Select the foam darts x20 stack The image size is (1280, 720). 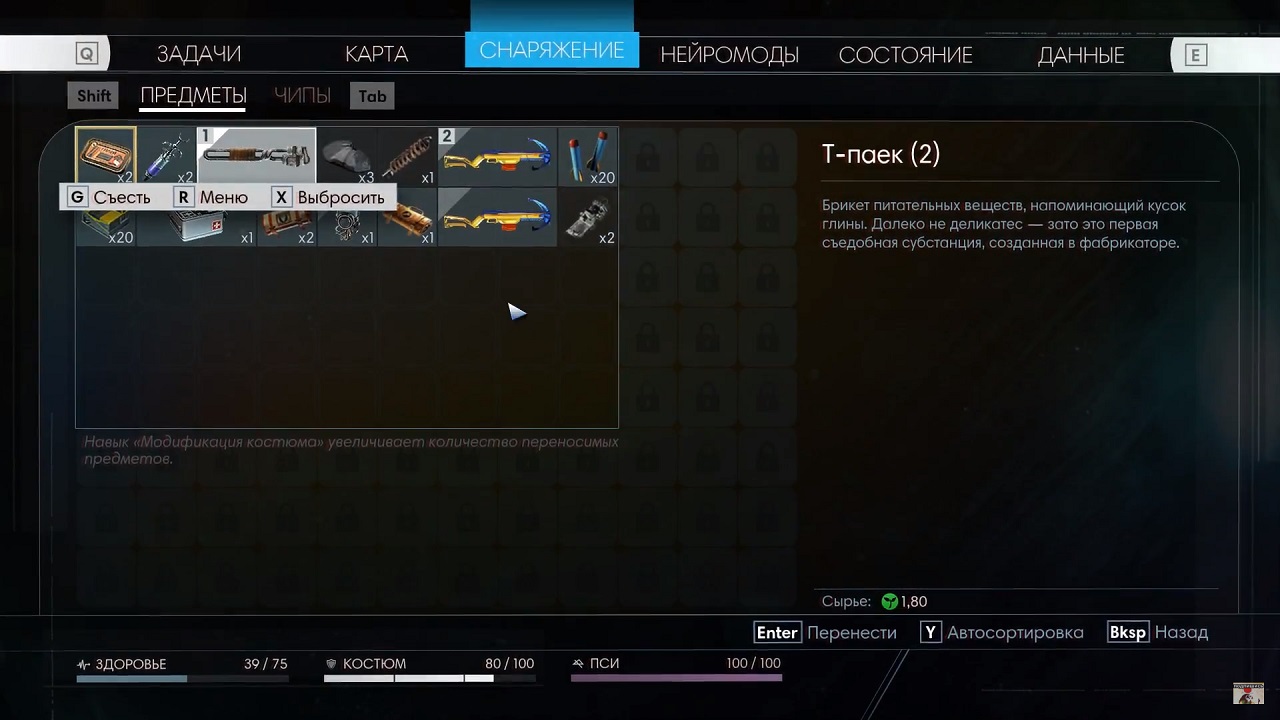(588, 157)
